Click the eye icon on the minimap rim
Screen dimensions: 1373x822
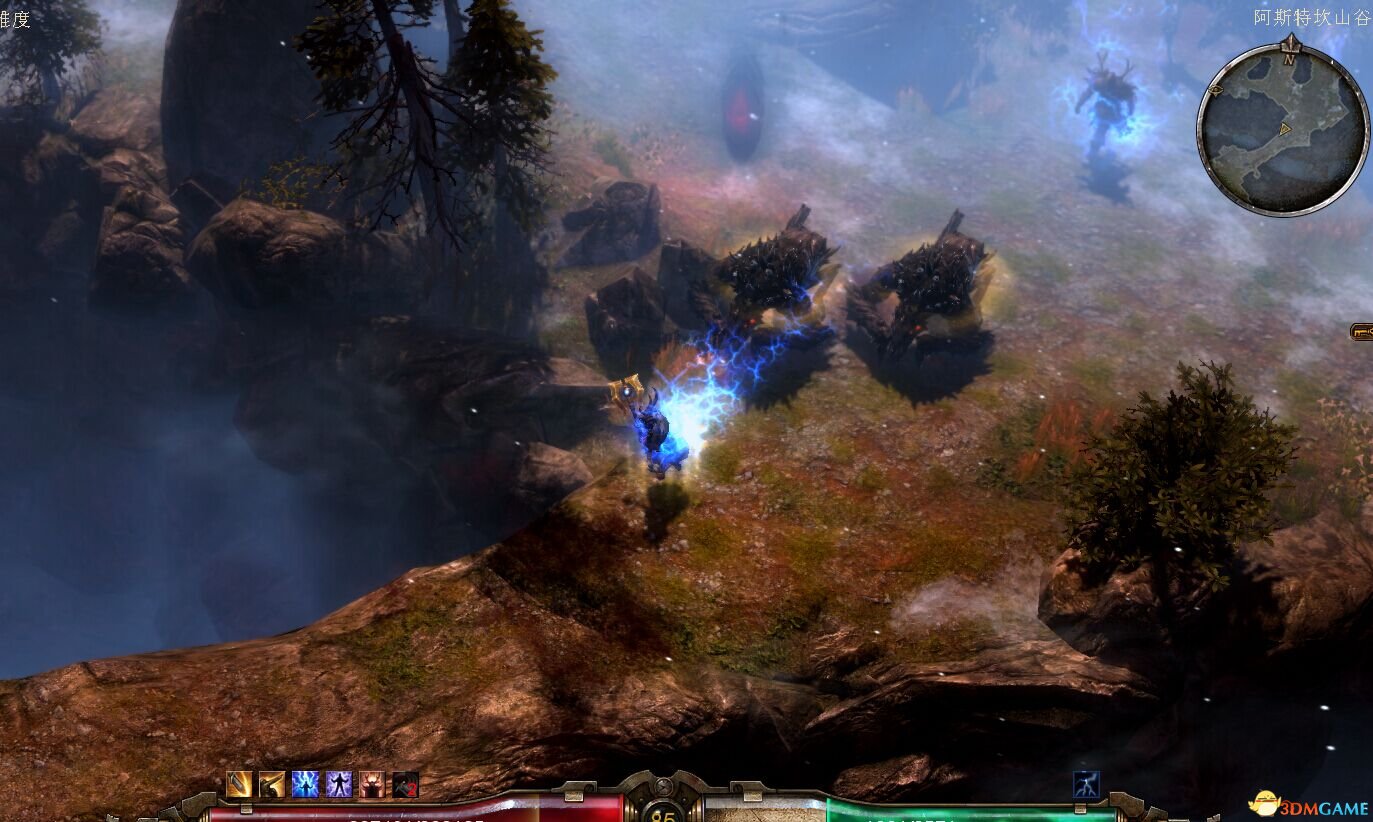click(x=1217, y=90)
